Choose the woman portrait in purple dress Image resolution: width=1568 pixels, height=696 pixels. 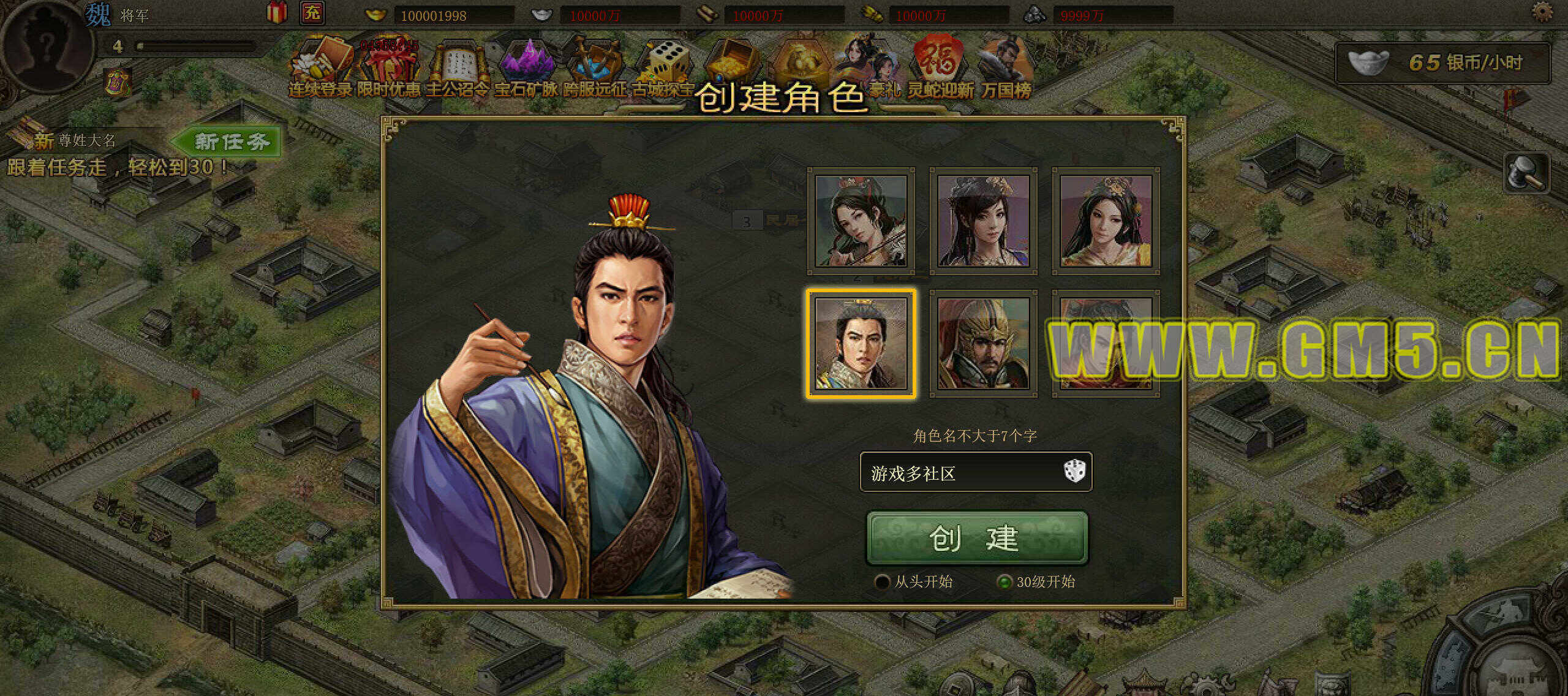(983, 221)
